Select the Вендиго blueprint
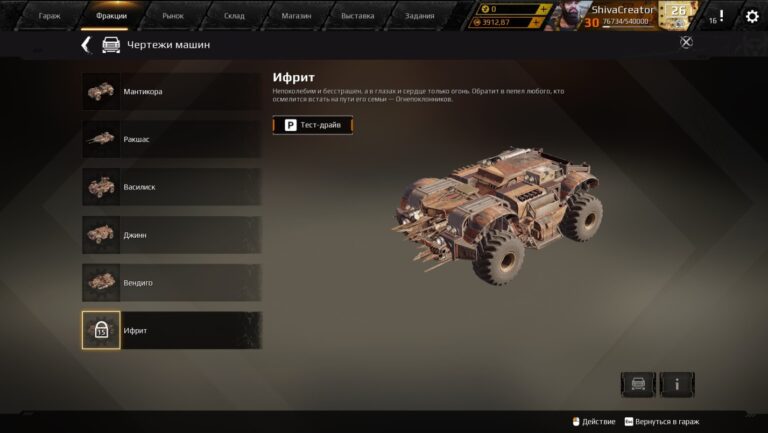Viewport: 768px width, 433px height. coord(171,283)
